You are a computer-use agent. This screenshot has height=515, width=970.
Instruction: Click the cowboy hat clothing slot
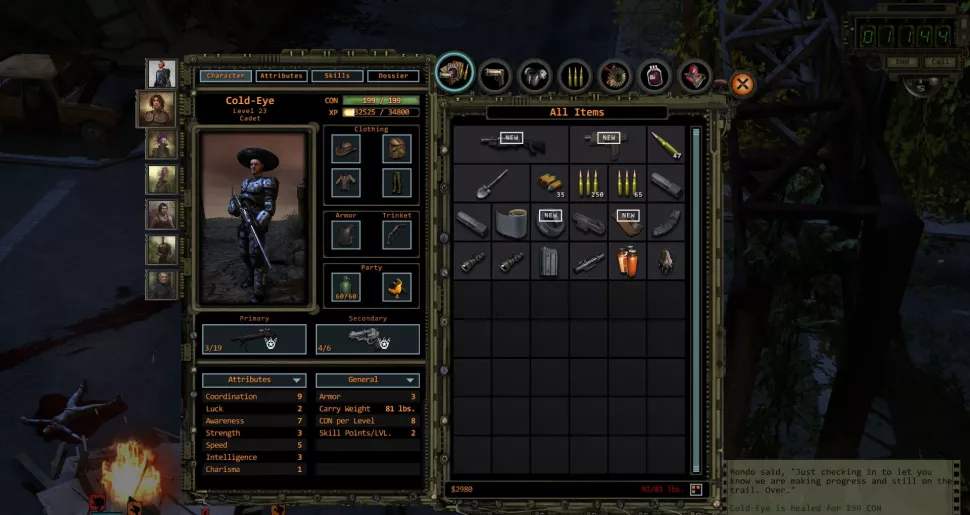(347, 149)
